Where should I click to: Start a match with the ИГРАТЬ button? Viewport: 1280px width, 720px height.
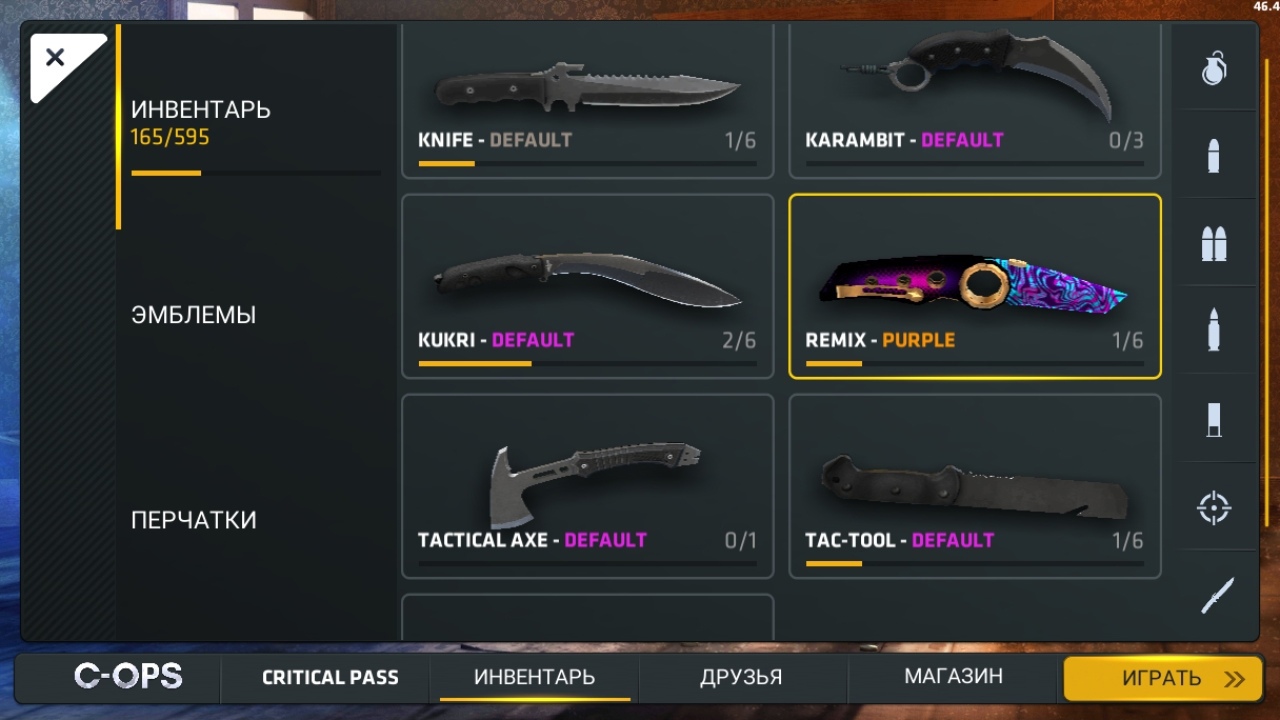coord(1160,678)
